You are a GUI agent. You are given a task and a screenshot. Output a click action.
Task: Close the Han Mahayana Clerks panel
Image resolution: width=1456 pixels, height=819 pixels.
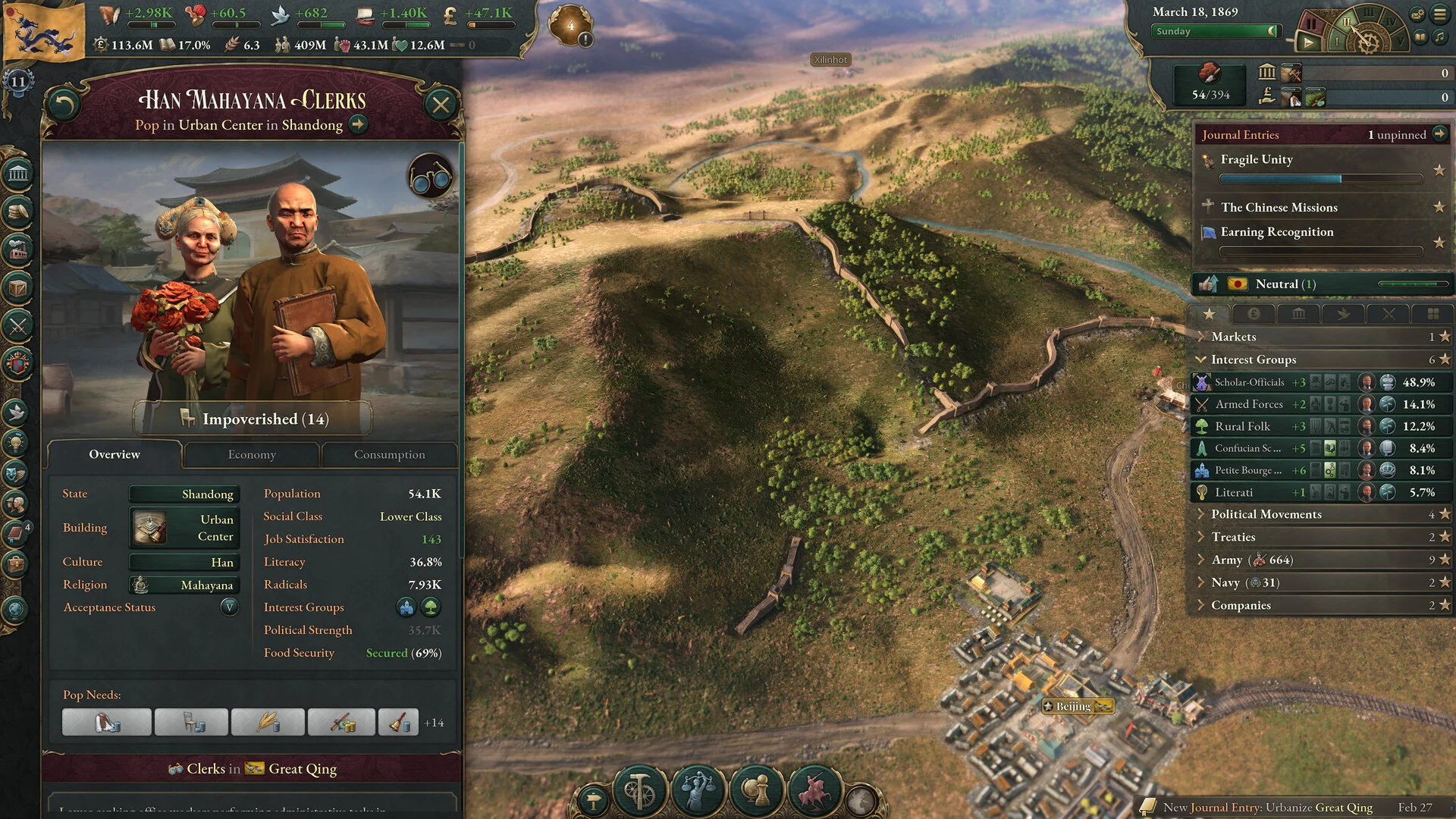pos(441,105)
